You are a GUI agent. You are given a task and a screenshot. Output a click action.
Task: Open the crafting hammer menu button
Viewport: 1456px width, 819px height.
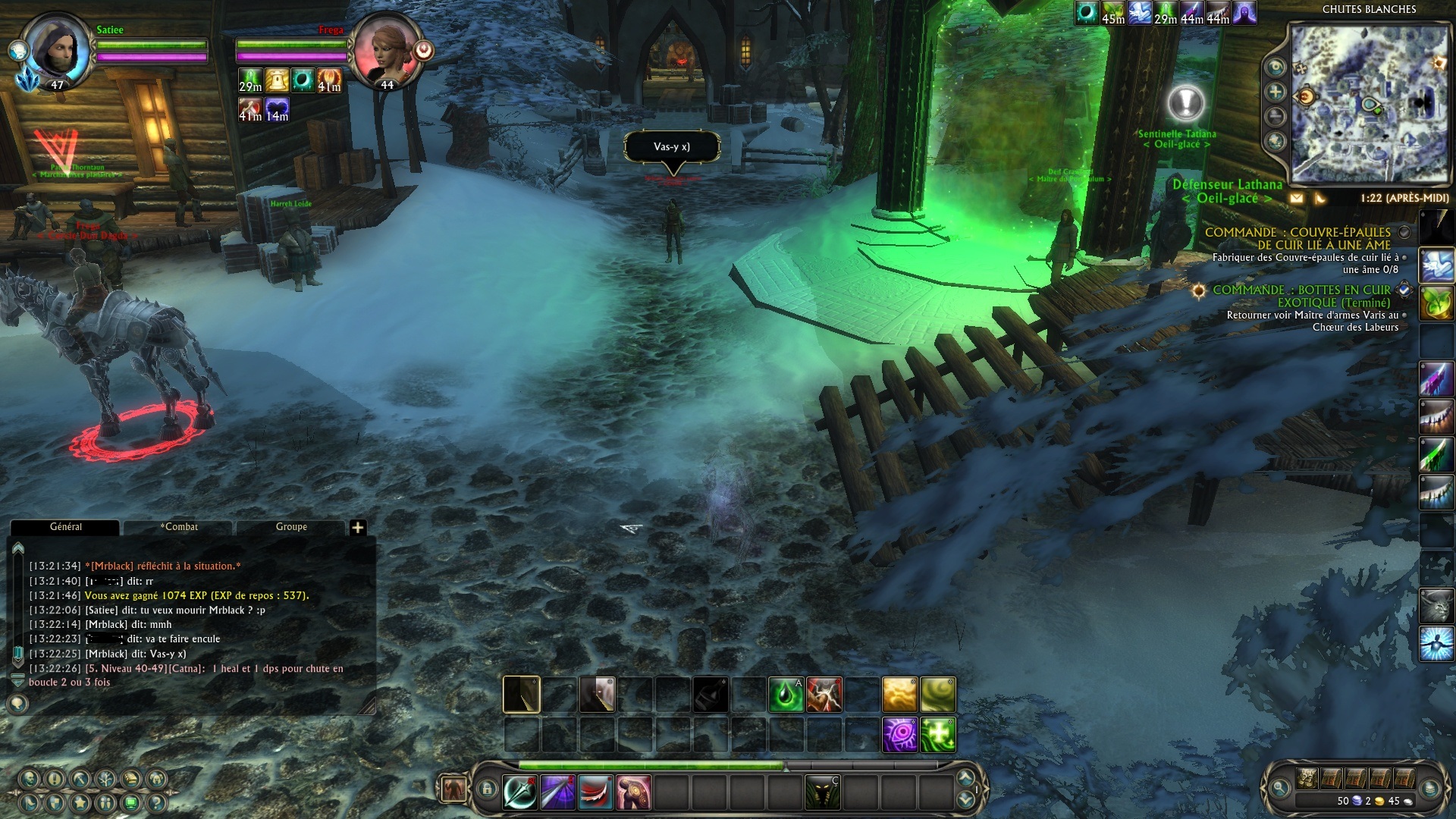coord(80,779)
